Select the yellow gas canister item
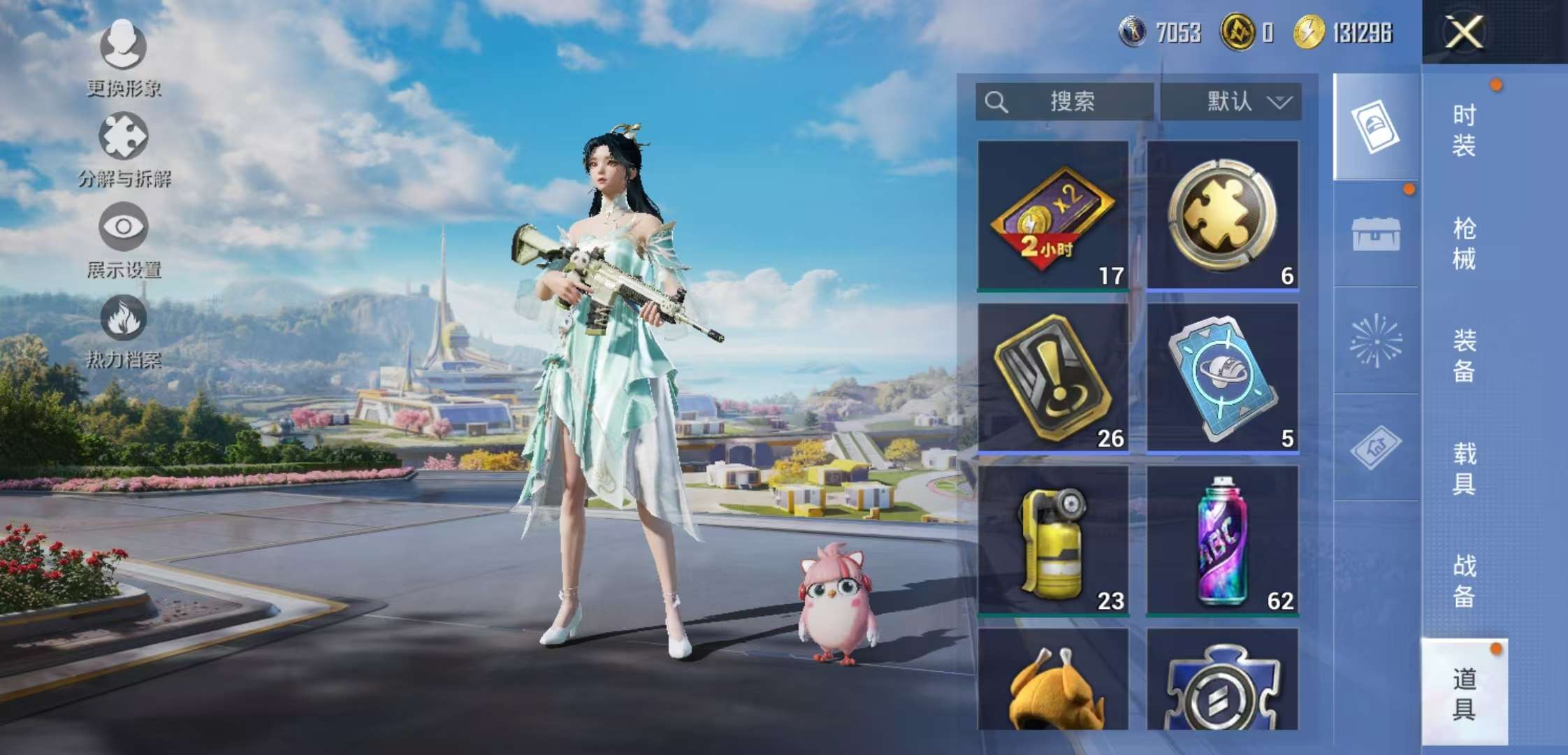1568x755 pixels. (1052, 540)
